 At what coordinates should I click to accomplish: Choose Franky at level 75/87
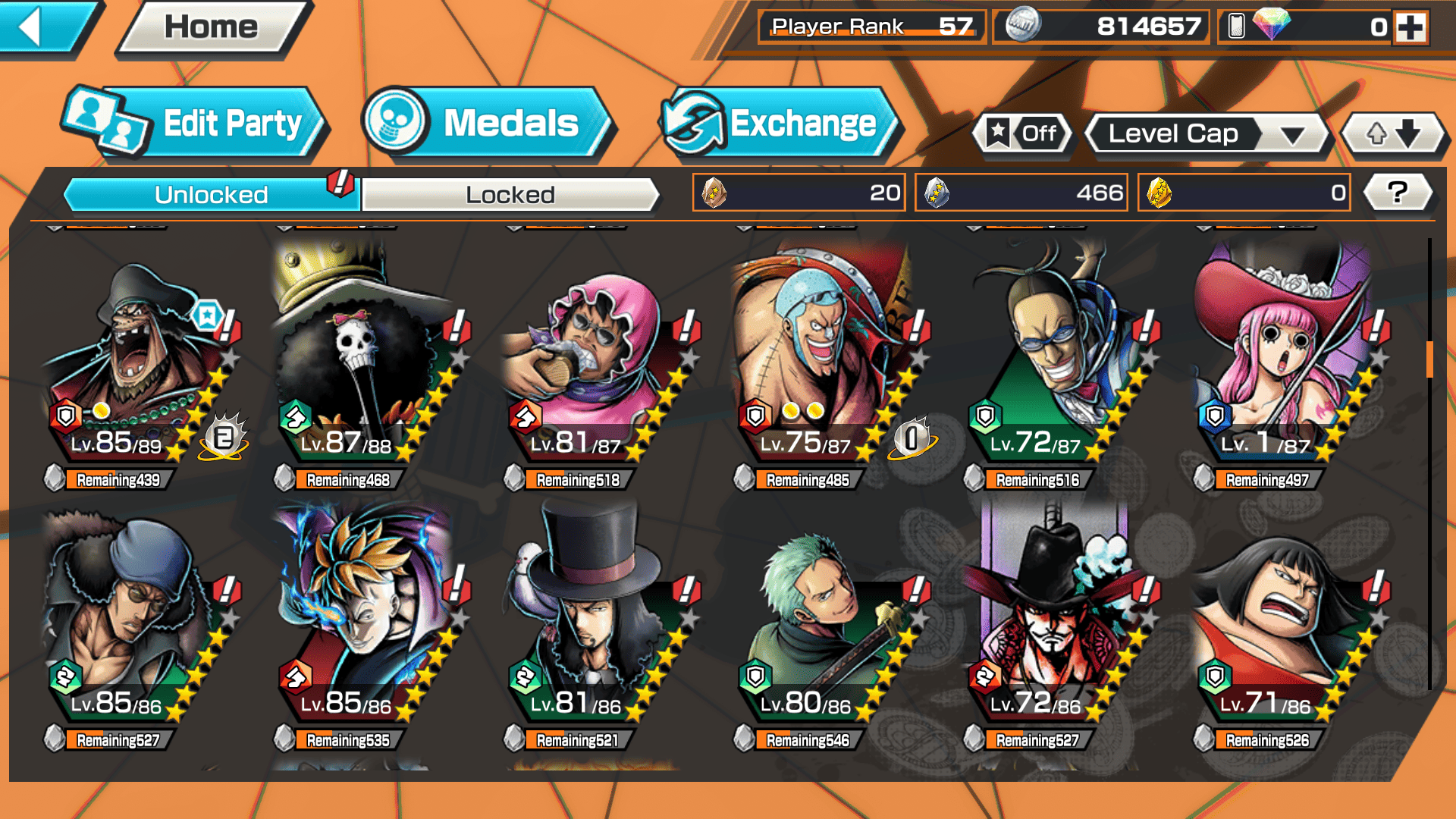coord(823,364)
